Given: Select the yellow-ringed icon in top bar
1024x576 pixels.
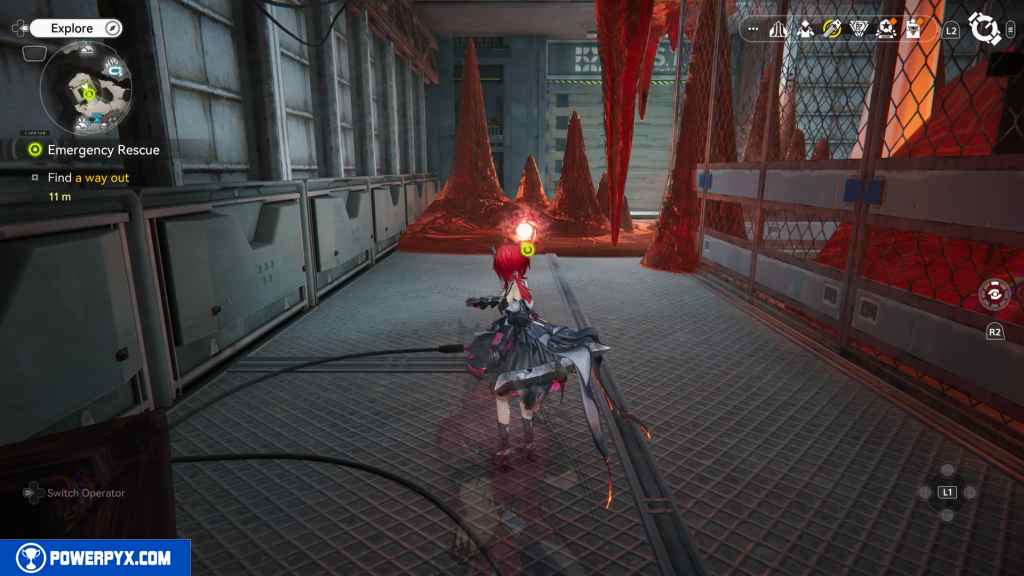Looking at the screenshot, I should coord(832,30).
